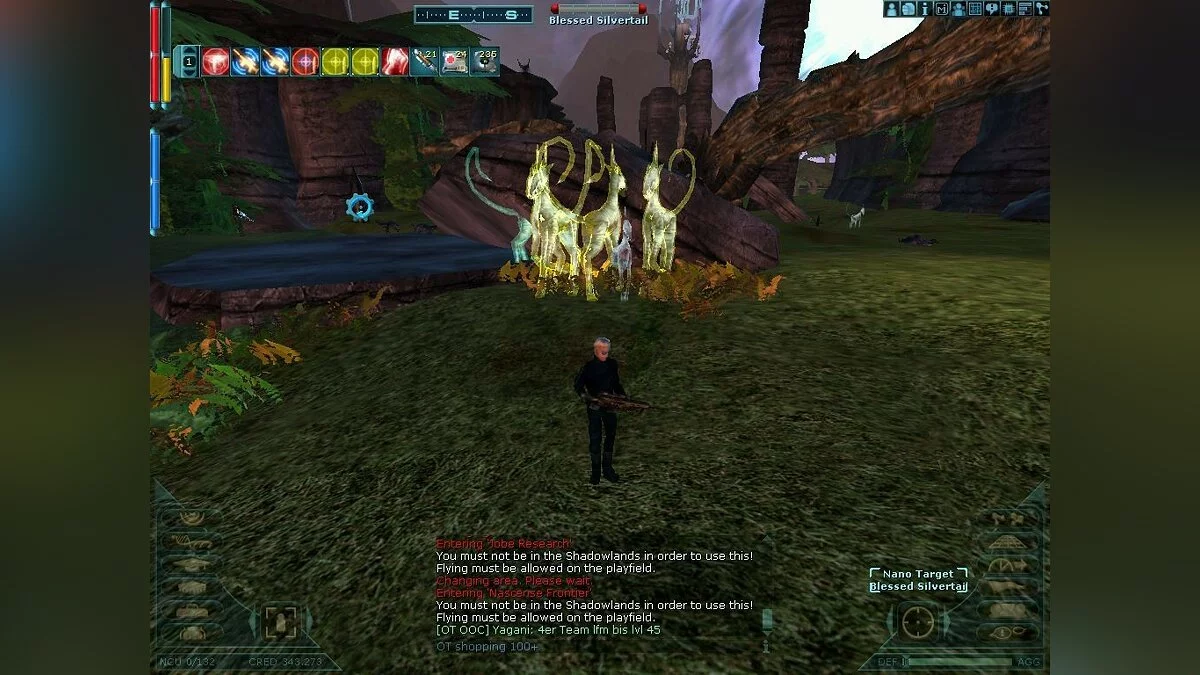Image resolution: width=1200 pixels, height=675 pixels.
Task: Open the chat speech-bubble icon
Action: 992,9
